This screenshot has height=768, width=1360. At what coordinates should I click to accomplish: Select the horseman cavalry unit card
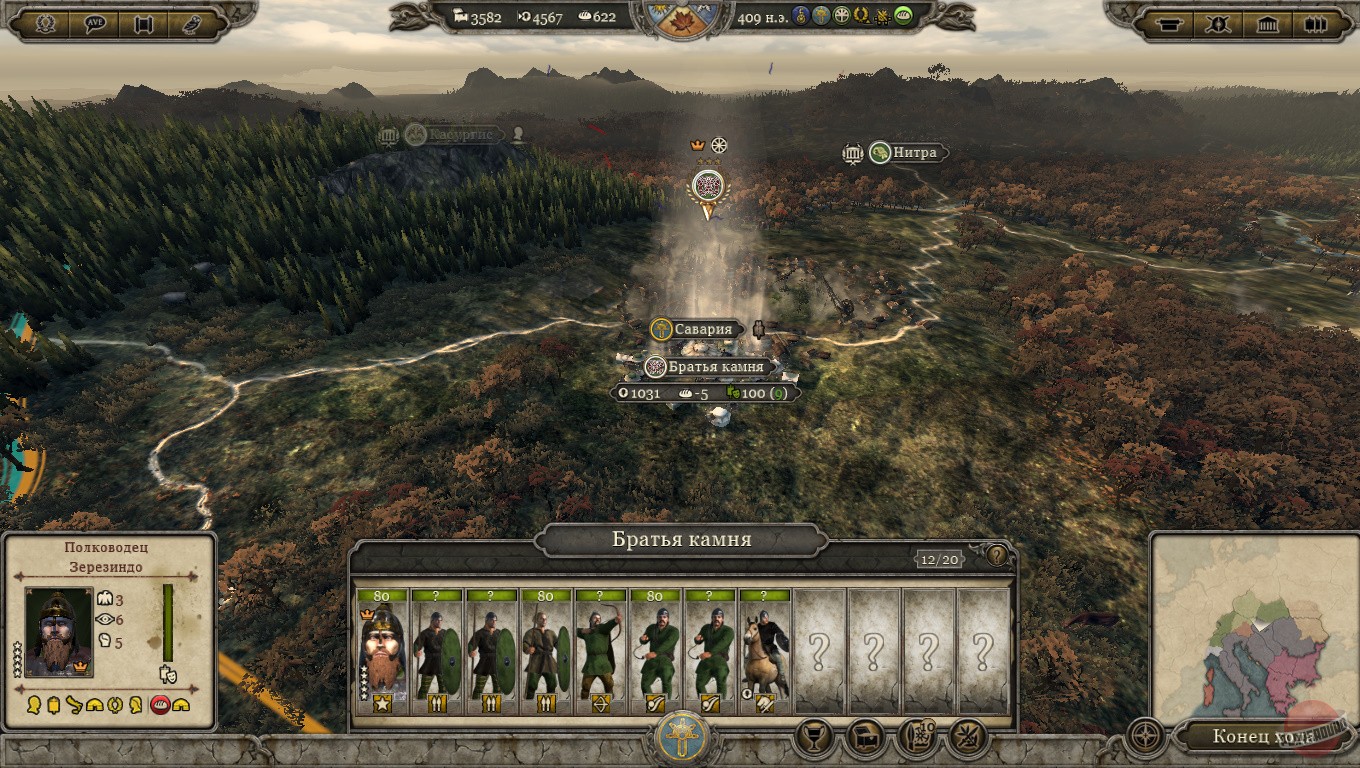[x=765, y=652]
